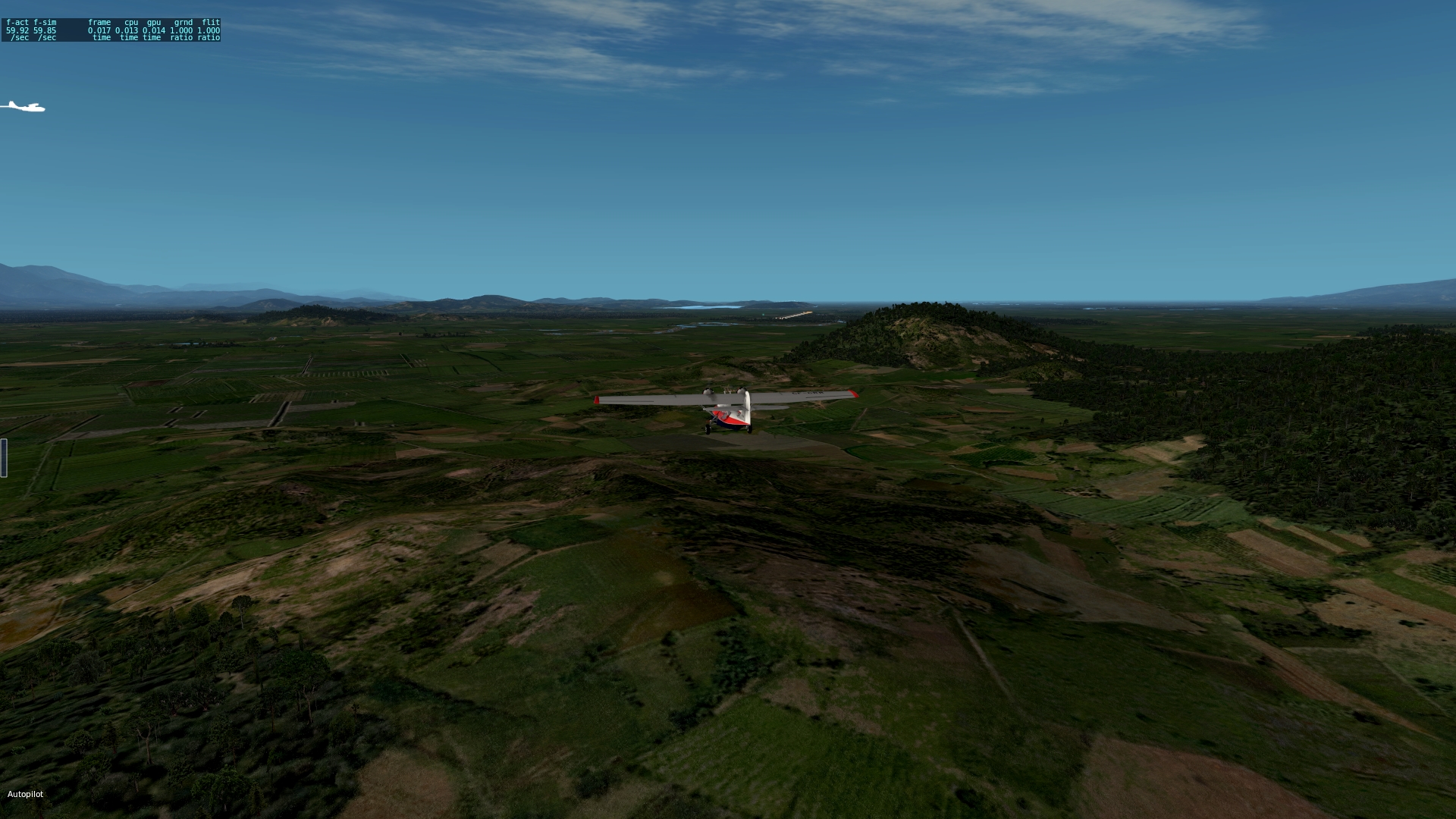This screenshot has height=819, width=1456.
Task: Open the blue side panel handle
Action: (4, 458)
